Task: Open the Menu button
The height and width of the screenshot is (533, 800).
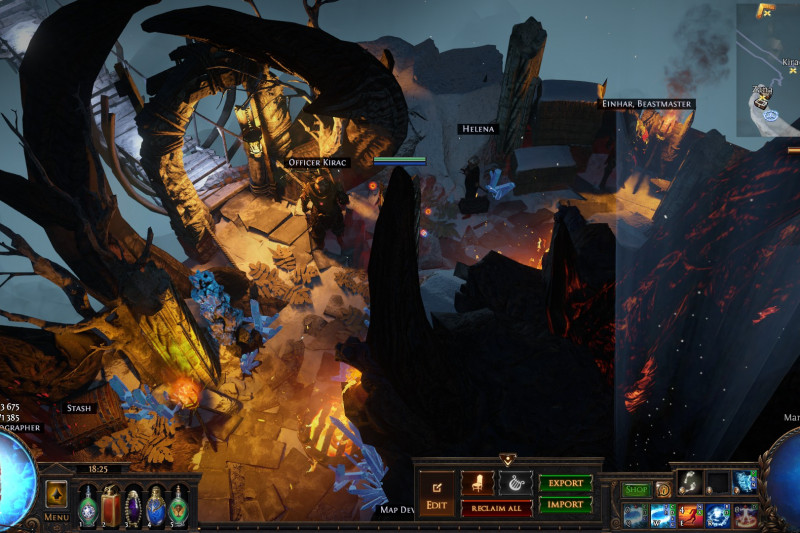Action: pyautogui.click(x=56, y=517)
